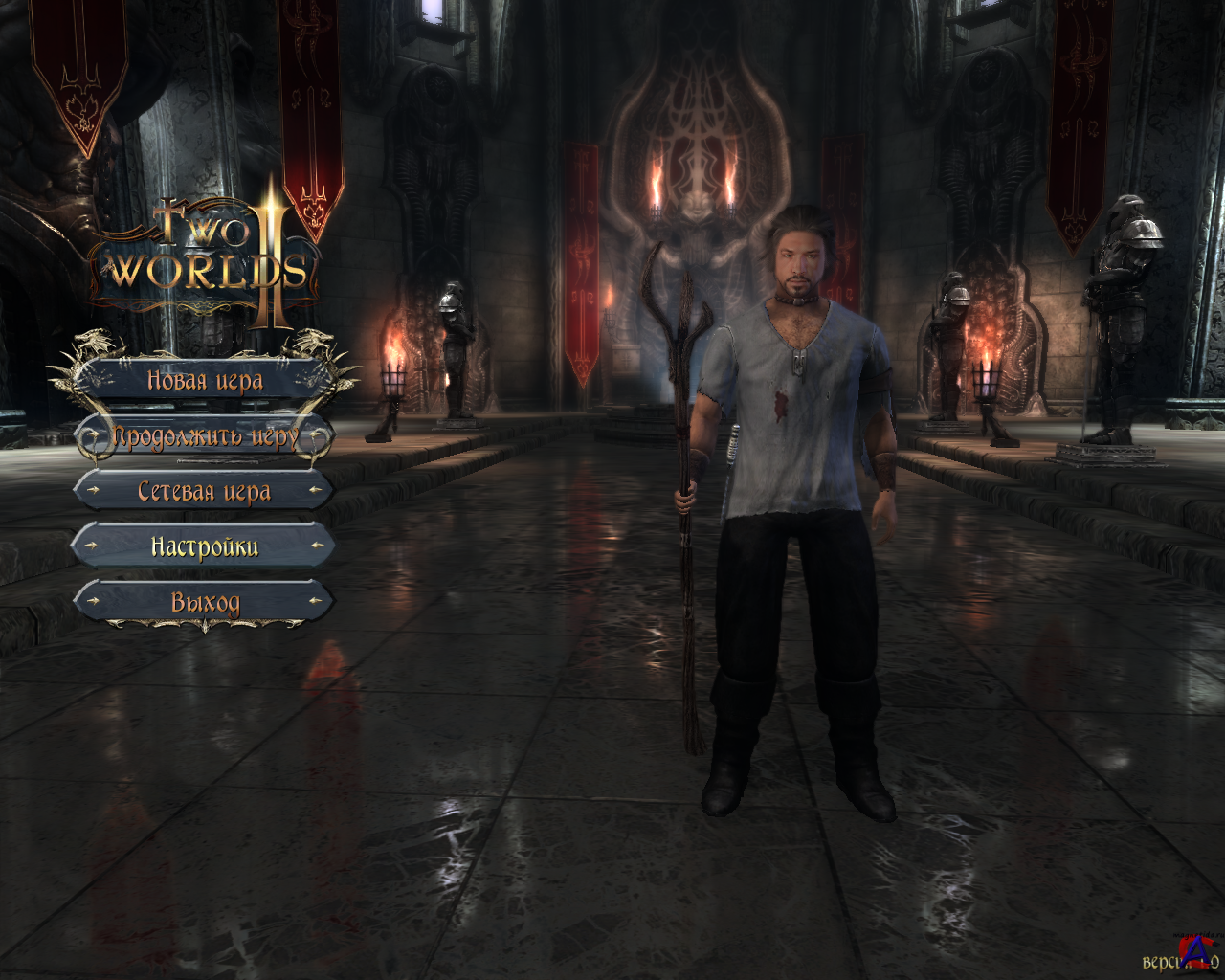The height and width of the screenshot is (980, 1225).
Task: Start a new game with Новая игра
Action: point(204,381)
